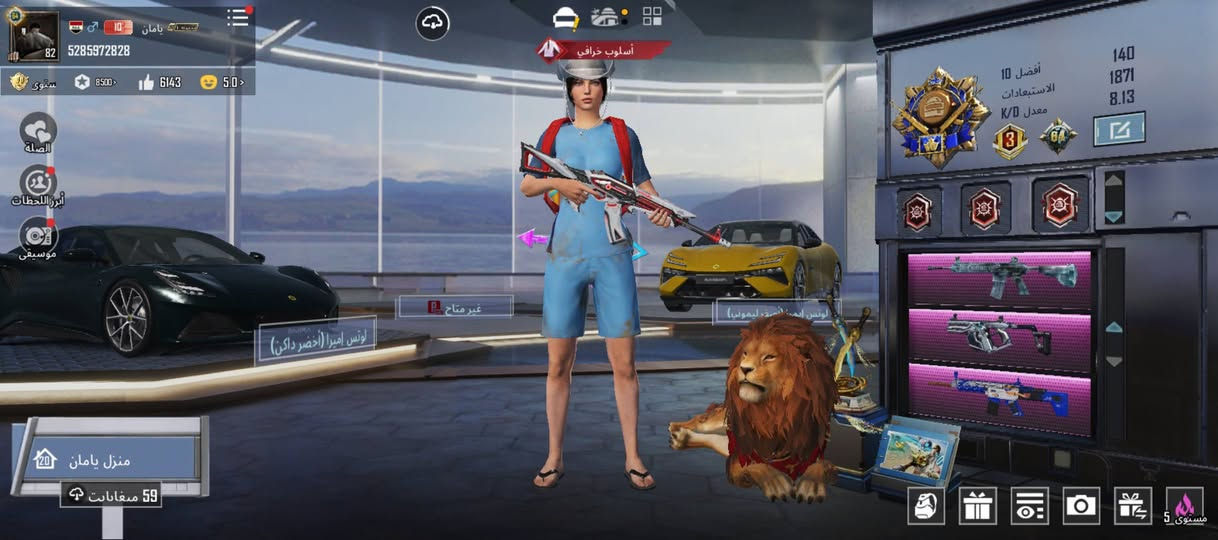Open the star 8500 popularity entry
Viewport: 1218px width, 540px height.
point(96,82)
